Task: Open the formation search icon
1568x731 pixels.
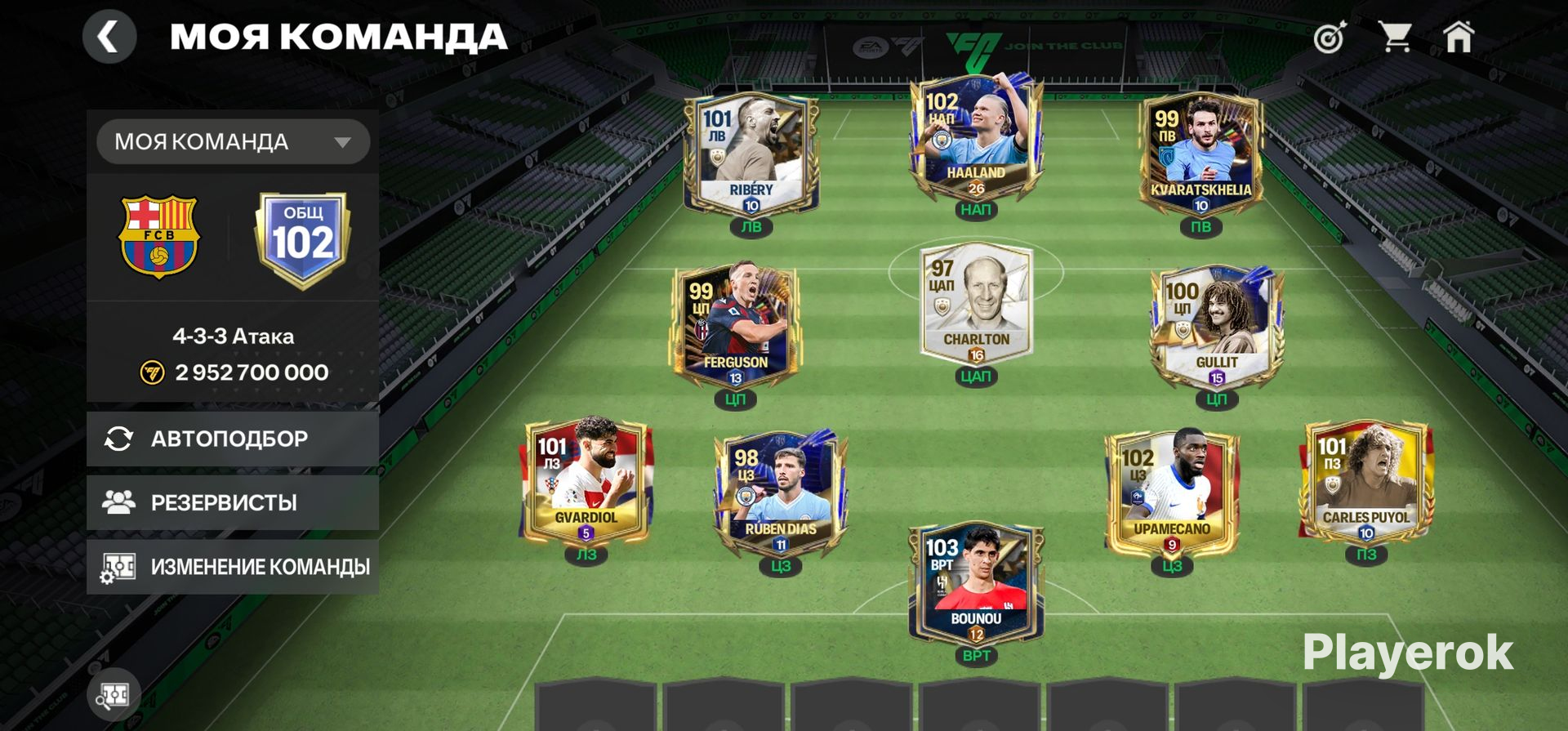Action: tap(114, 695)
